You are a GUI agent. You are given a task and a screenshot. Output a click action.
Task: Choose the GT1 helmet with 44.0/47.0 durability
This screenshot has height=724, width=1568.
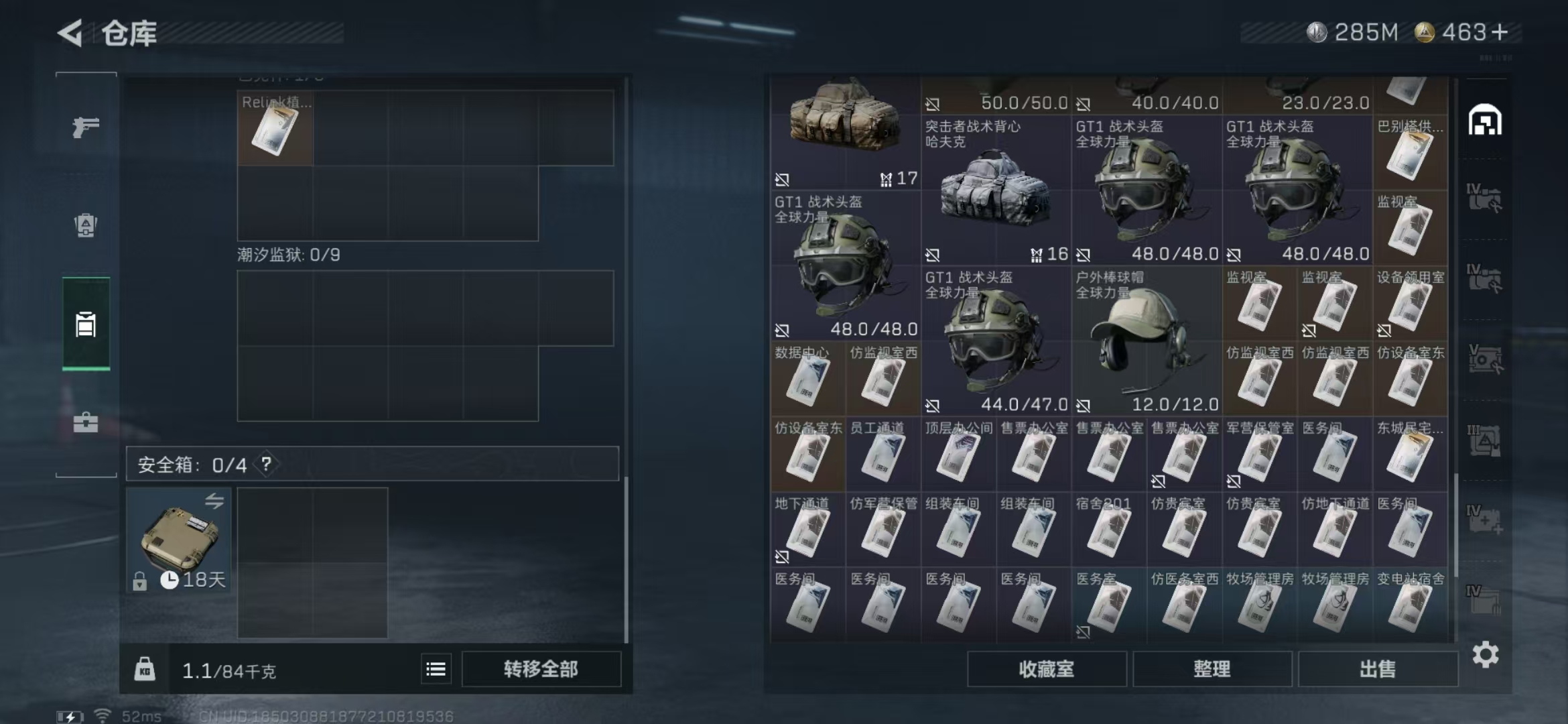tap(995, 342)
